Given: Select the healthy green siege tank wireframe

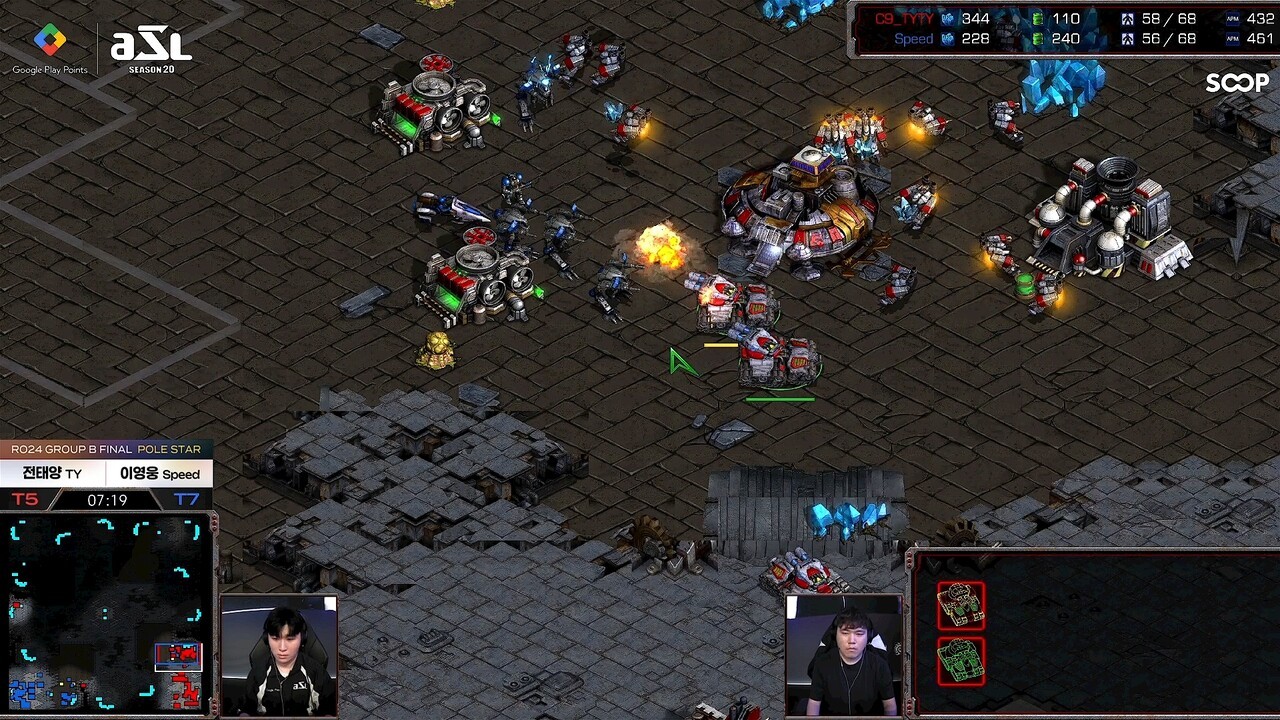Looking at the screenshot, I should pyautogui.click(x=961, y=661).
